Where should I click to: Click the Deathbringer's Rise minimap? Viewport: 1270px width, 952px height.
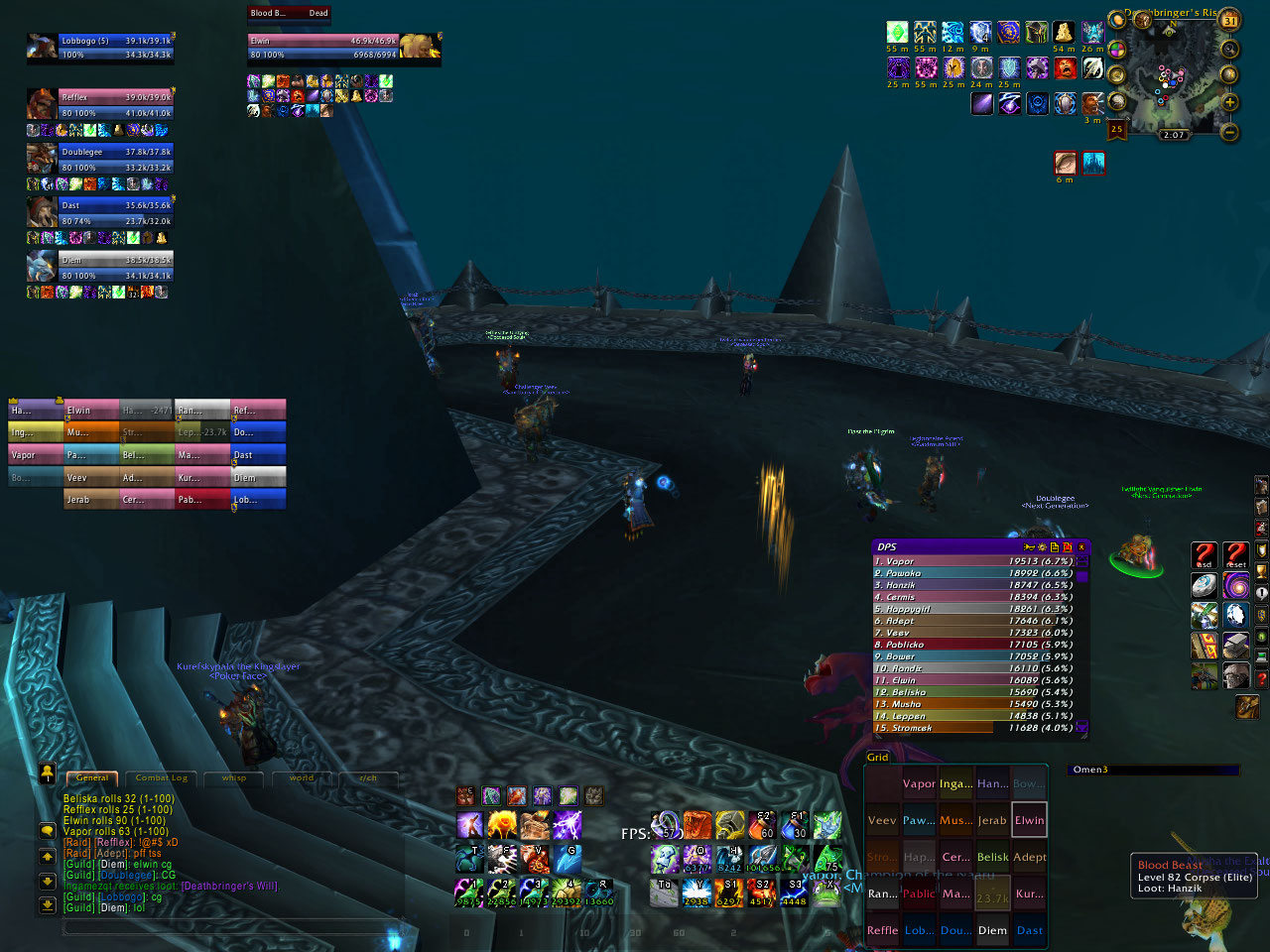pos(1173,79)
